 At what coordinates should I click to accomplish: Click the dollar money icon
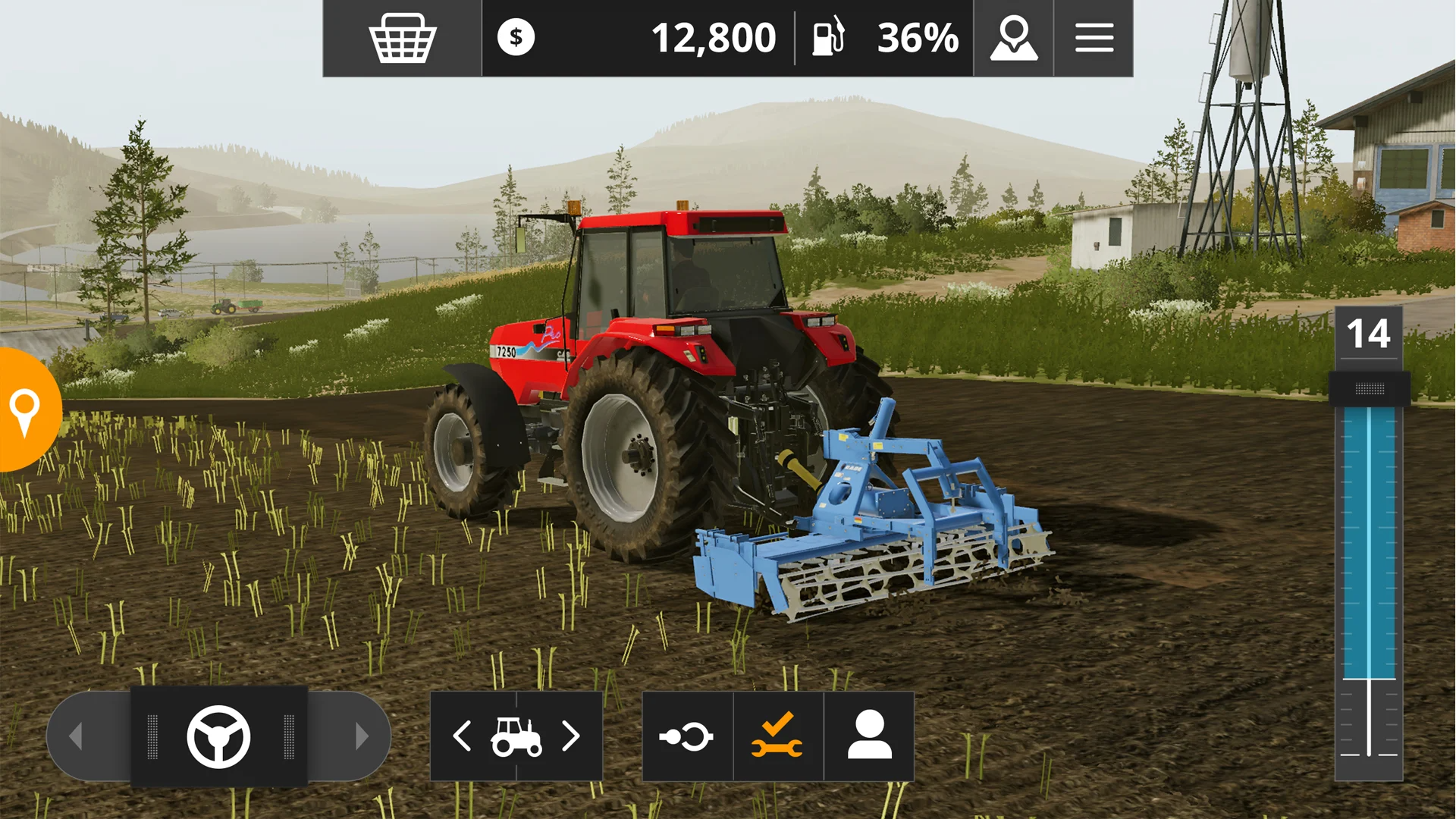pos(516,38)
